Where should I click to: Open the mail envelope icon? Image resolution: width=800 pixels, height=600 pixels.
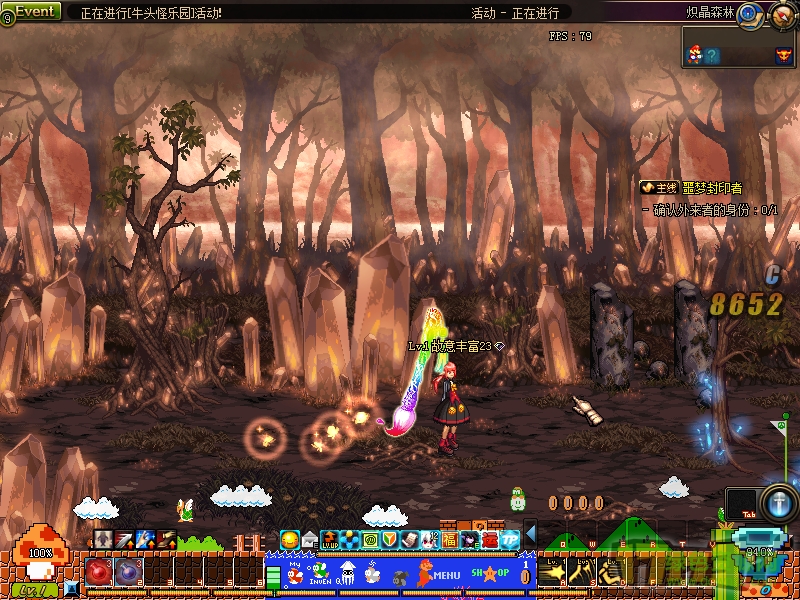(310, 540)
